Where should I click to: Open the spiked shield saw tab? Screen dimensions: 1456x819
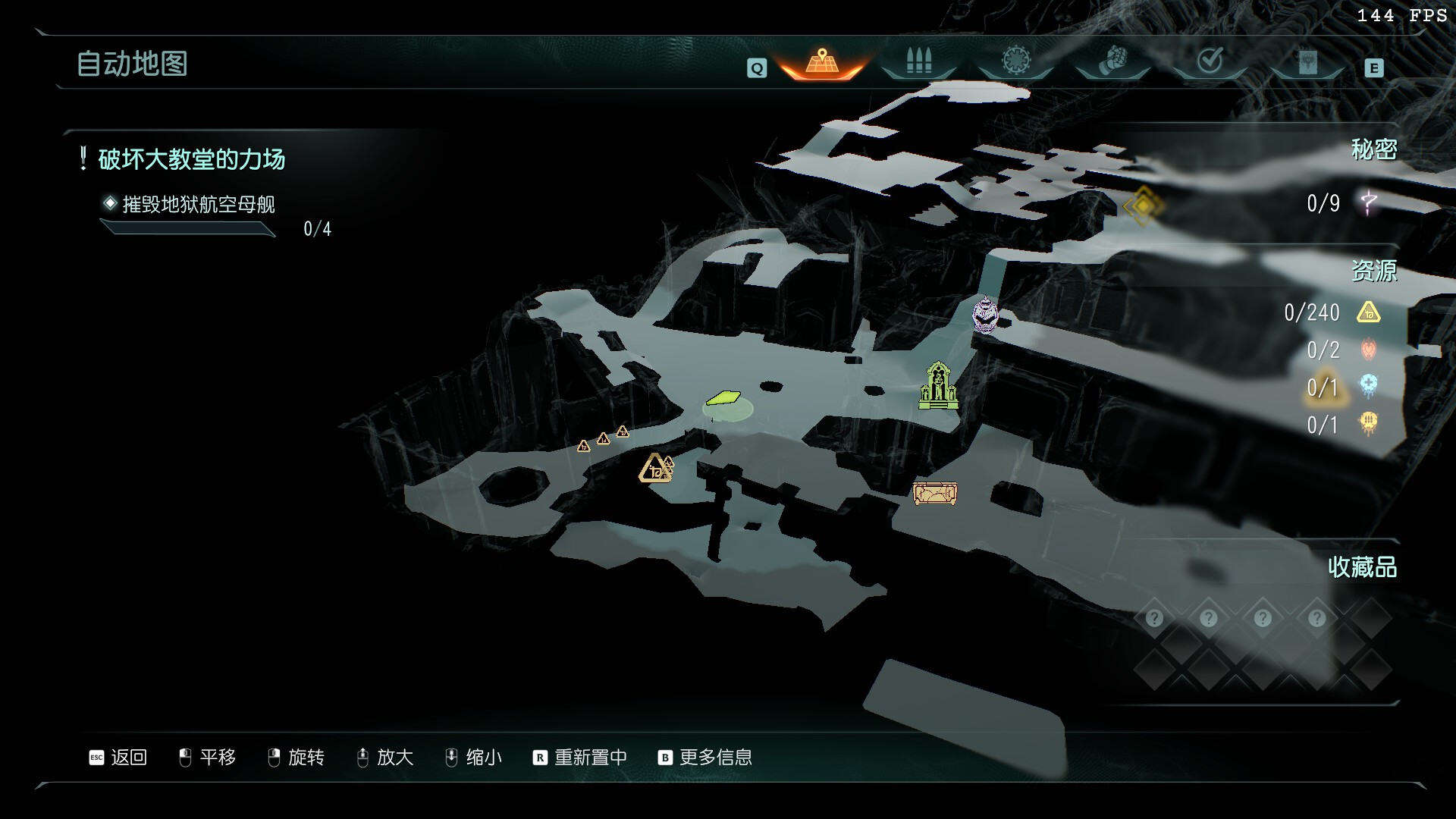(1015, 61)
